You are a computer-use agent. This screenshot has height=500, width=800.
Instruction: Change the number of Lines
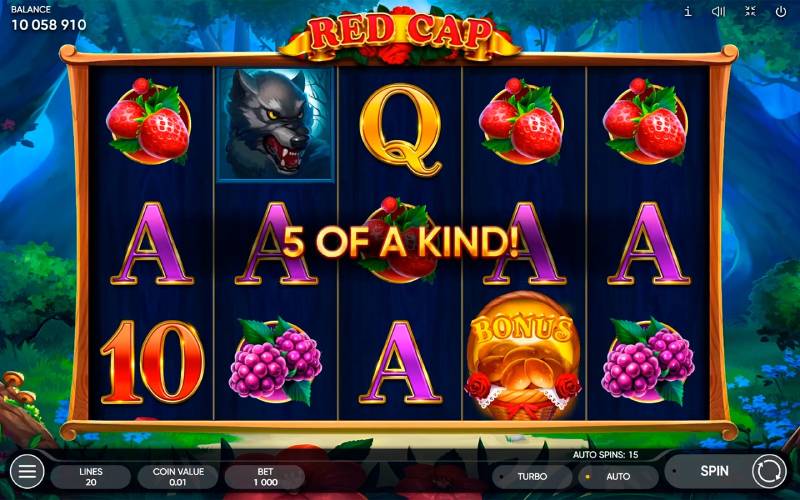[x=90, y=475]
